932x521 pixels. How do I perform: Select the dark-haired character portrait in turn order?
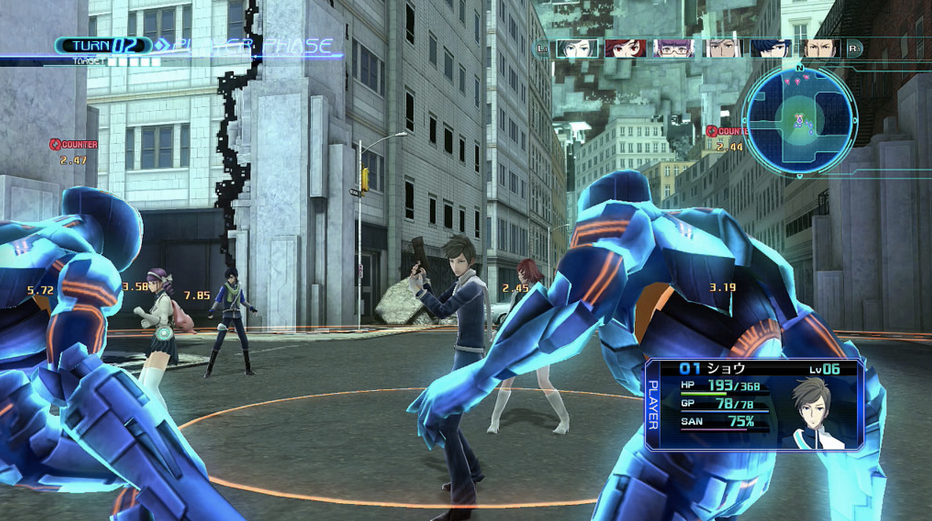pos(577,48)
